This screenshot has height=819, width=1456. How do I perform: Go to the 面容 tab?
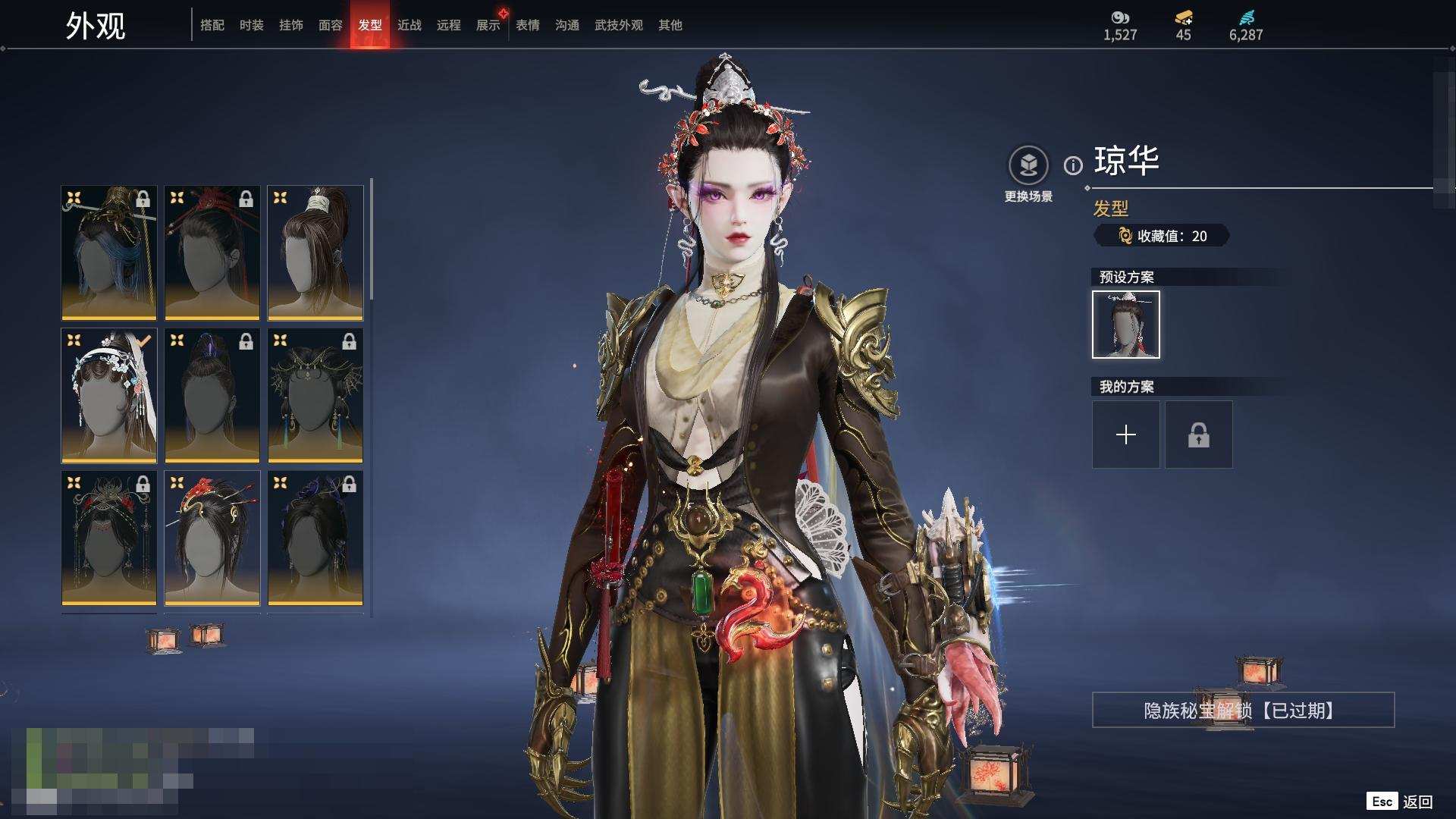(331, 25)
